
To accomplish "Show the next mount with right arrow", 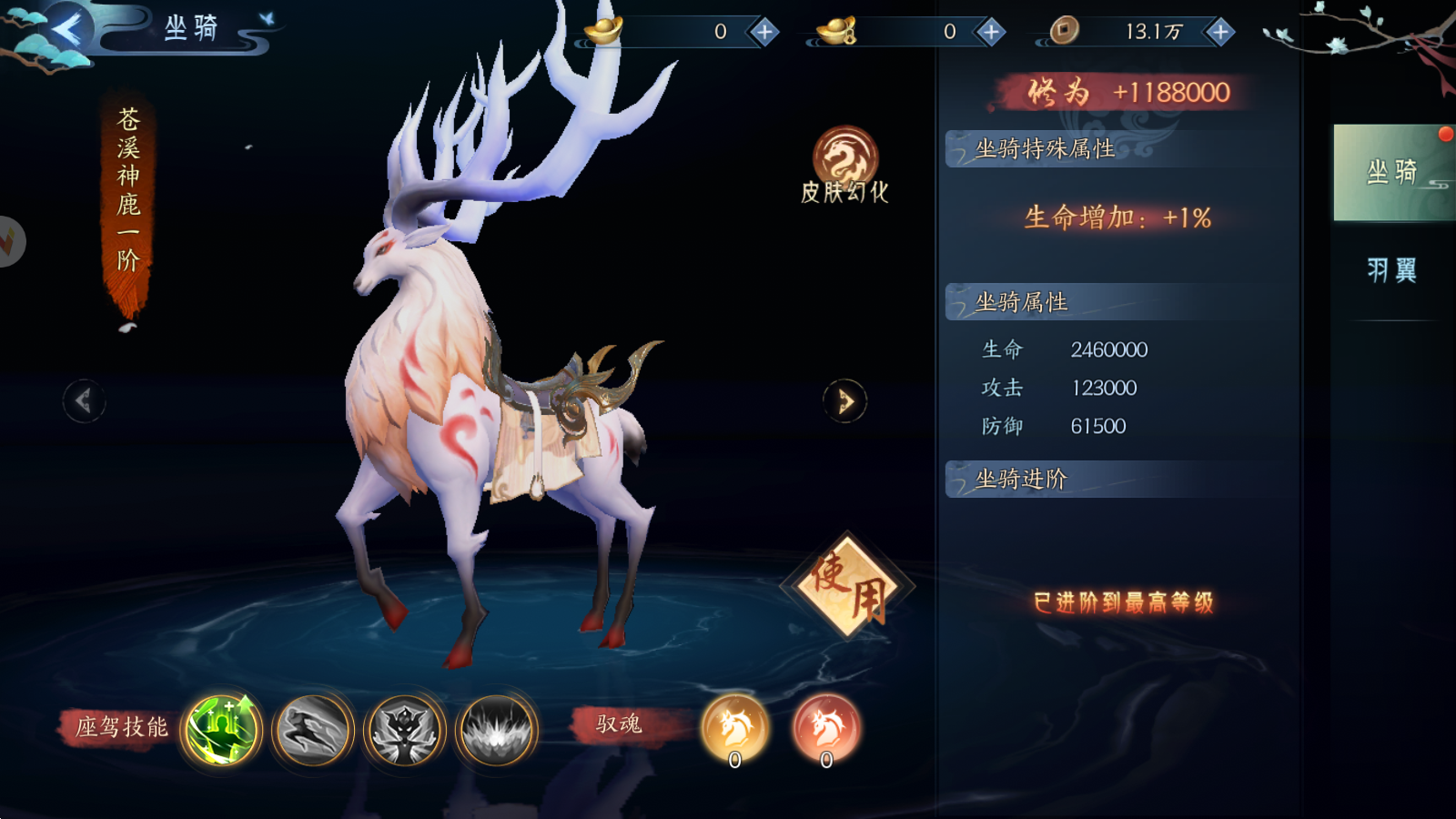I will 844,400.
